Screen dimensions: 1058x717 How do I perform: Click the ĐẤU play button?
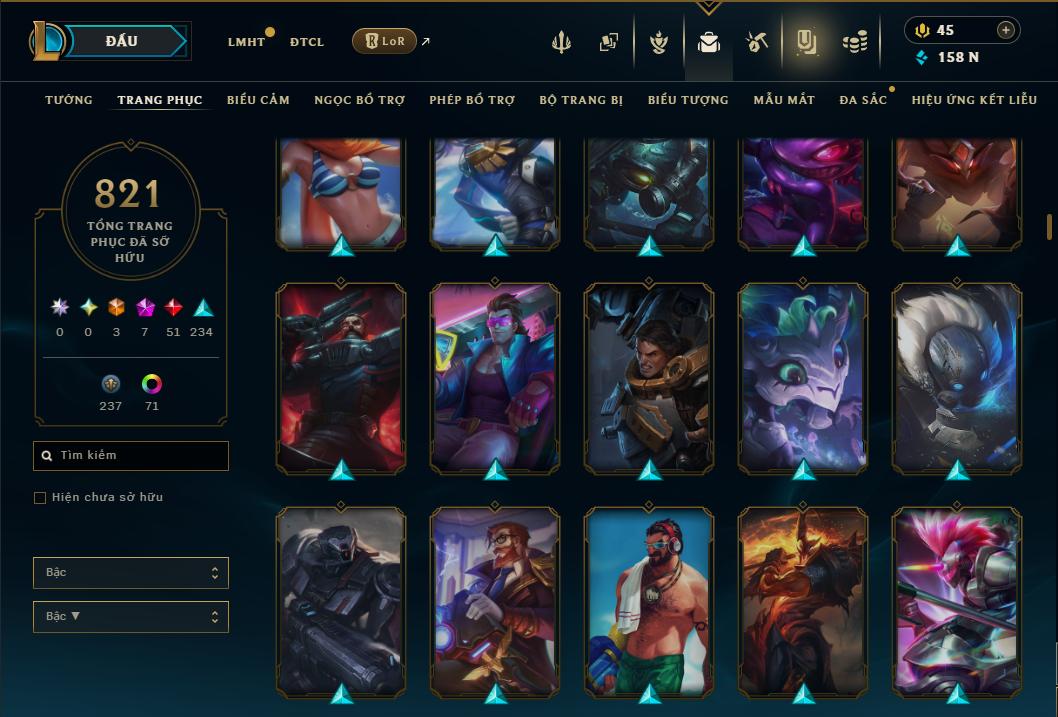click(x=121, y=41)
